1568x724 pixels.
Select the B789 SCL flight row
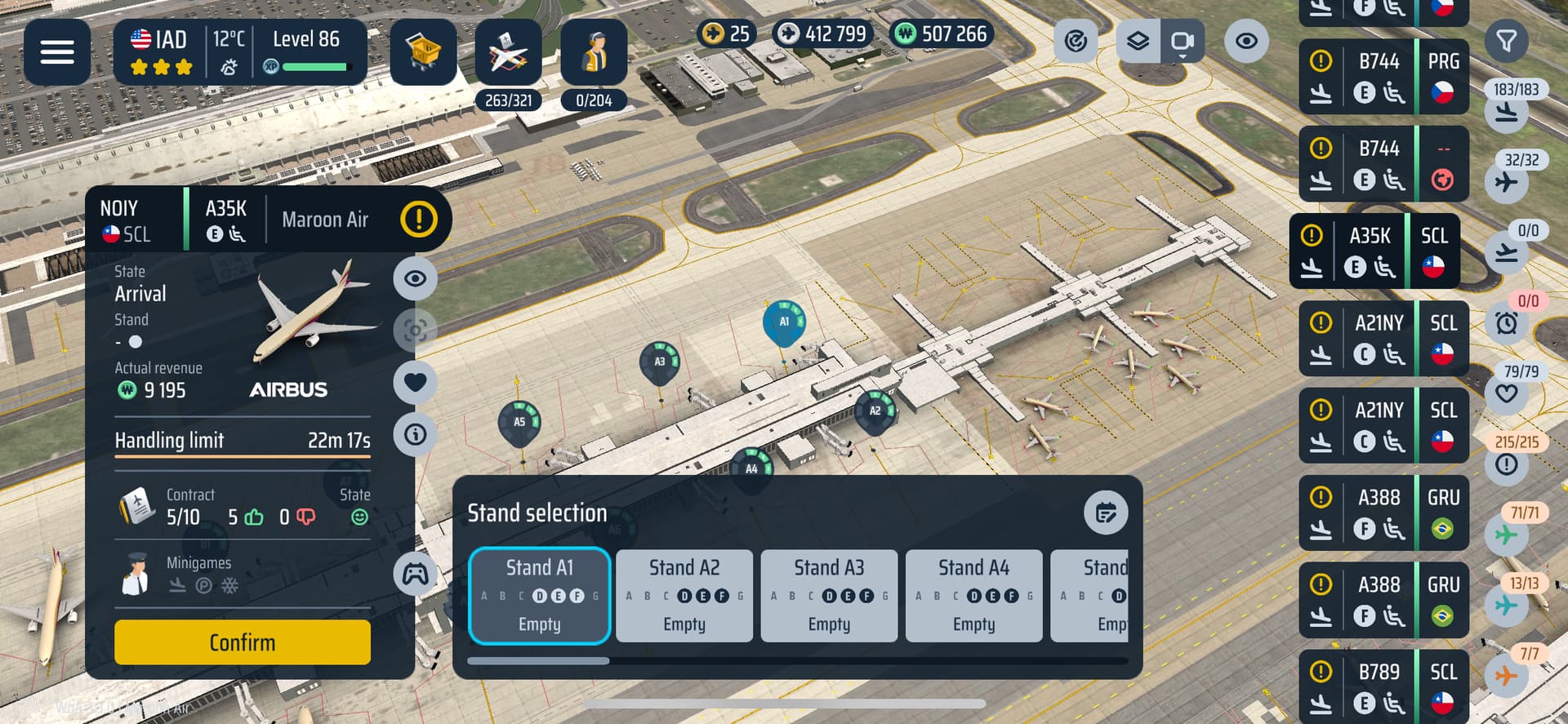(x=1383, y=686)
